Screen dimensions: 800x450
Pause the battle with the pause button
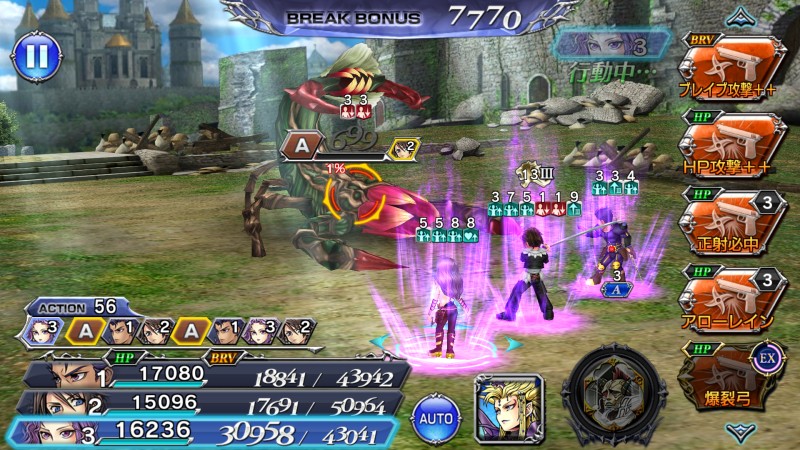click(x=36, y=56)
